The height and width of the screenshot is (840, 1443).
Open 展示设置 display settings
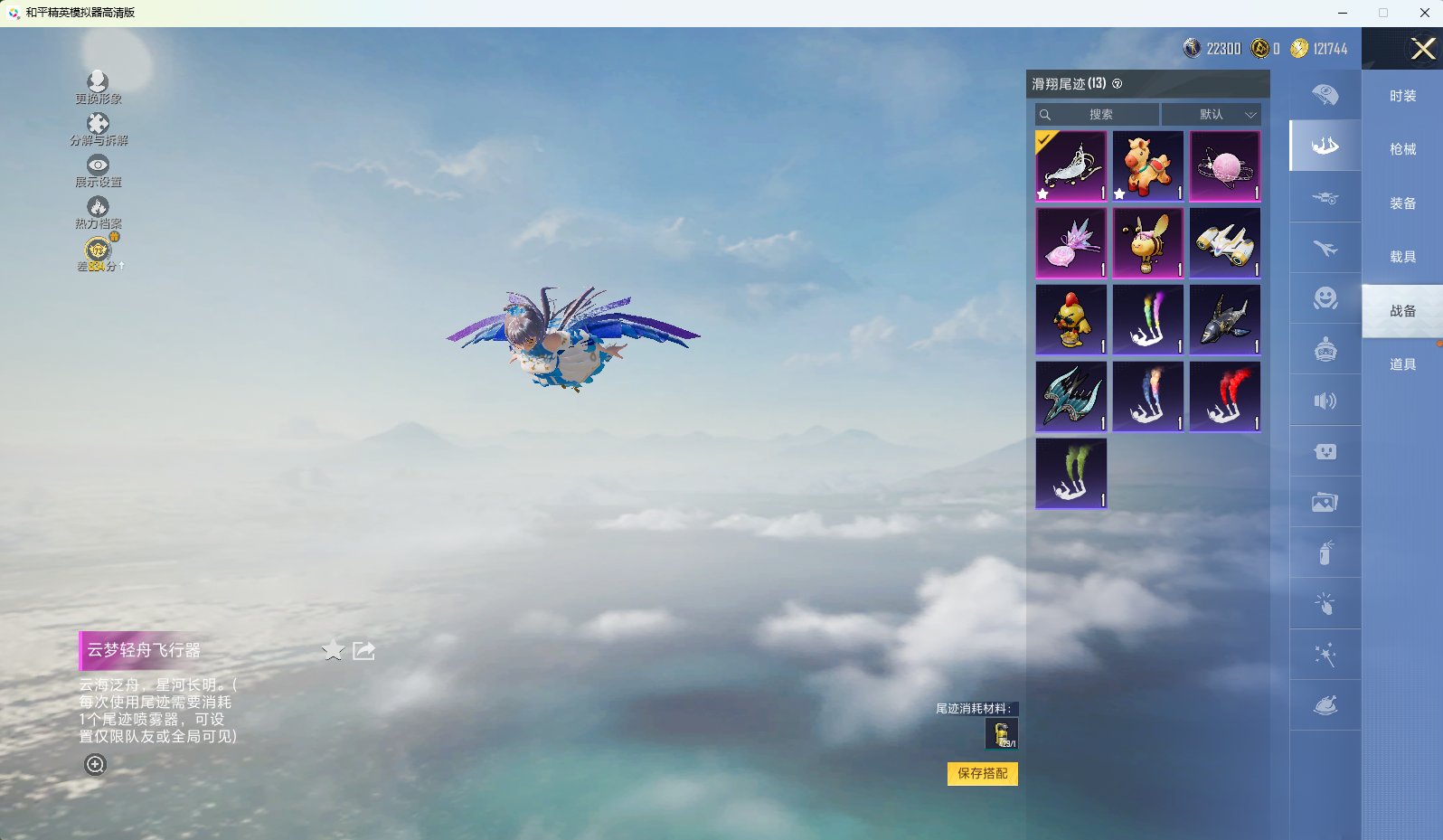(98, 171)
